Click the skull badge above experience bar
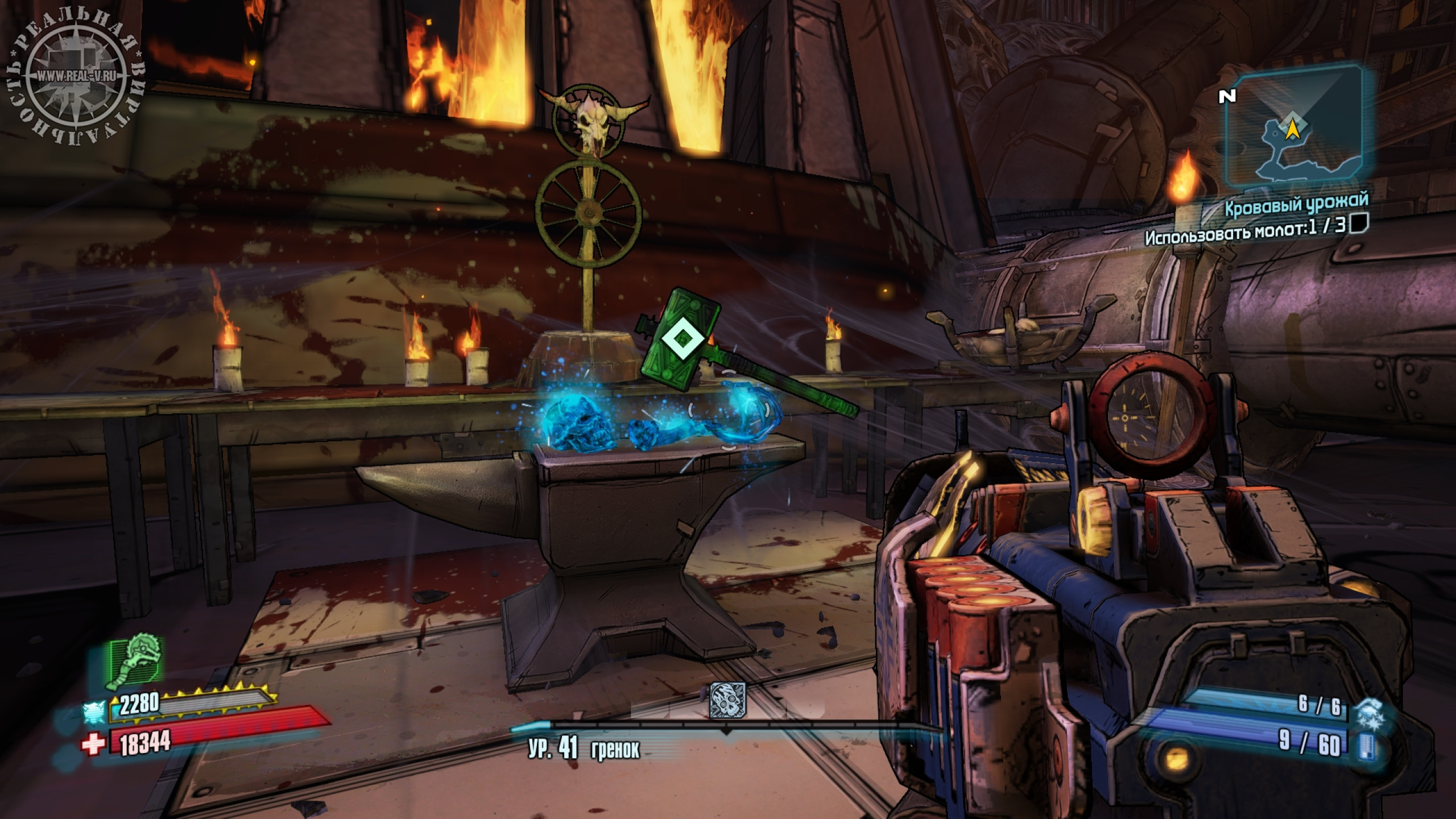 tap(727, 700)
